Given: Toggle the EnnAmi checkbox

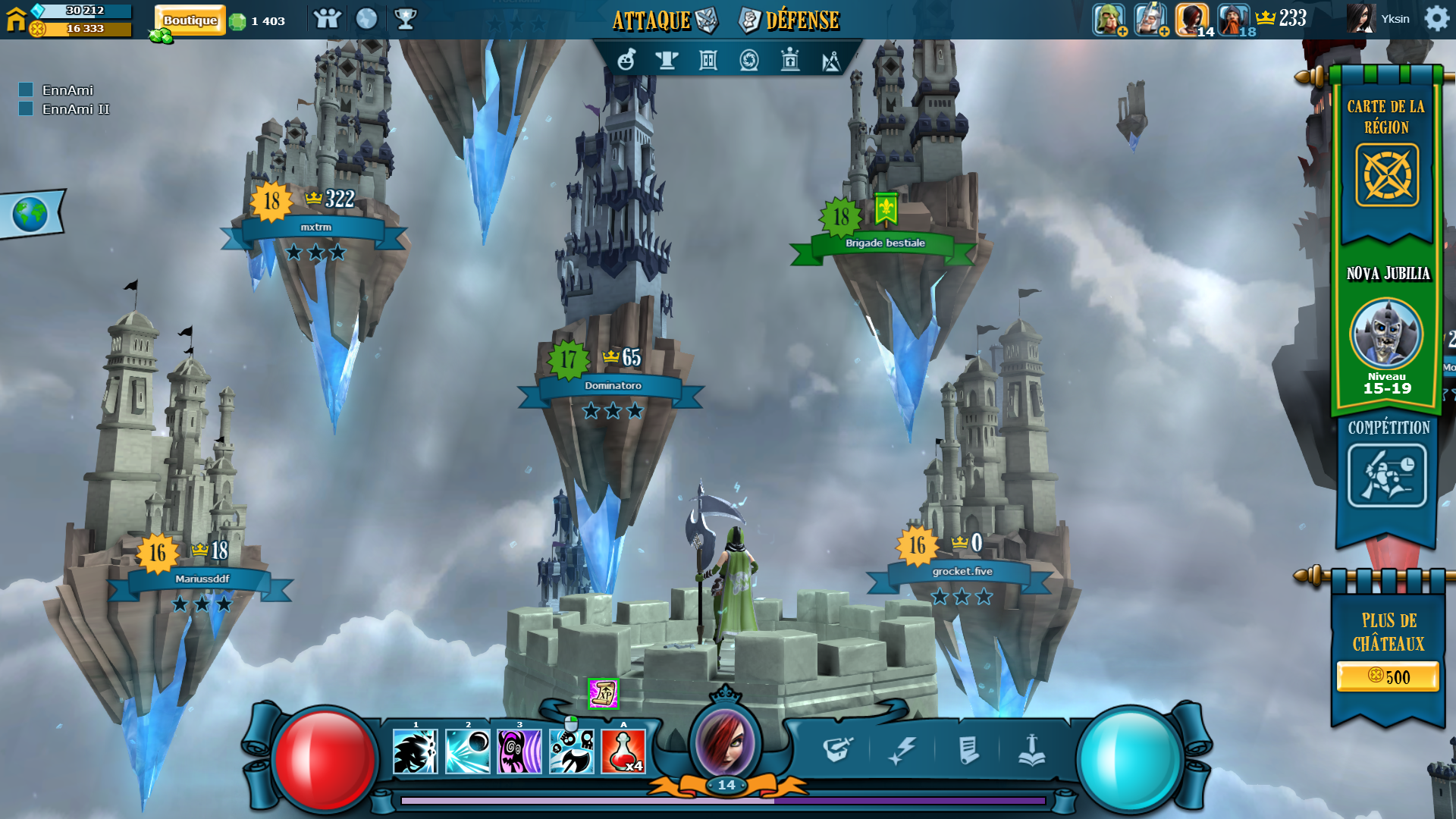Looking at the screenshot, I should tap(26, 90).
